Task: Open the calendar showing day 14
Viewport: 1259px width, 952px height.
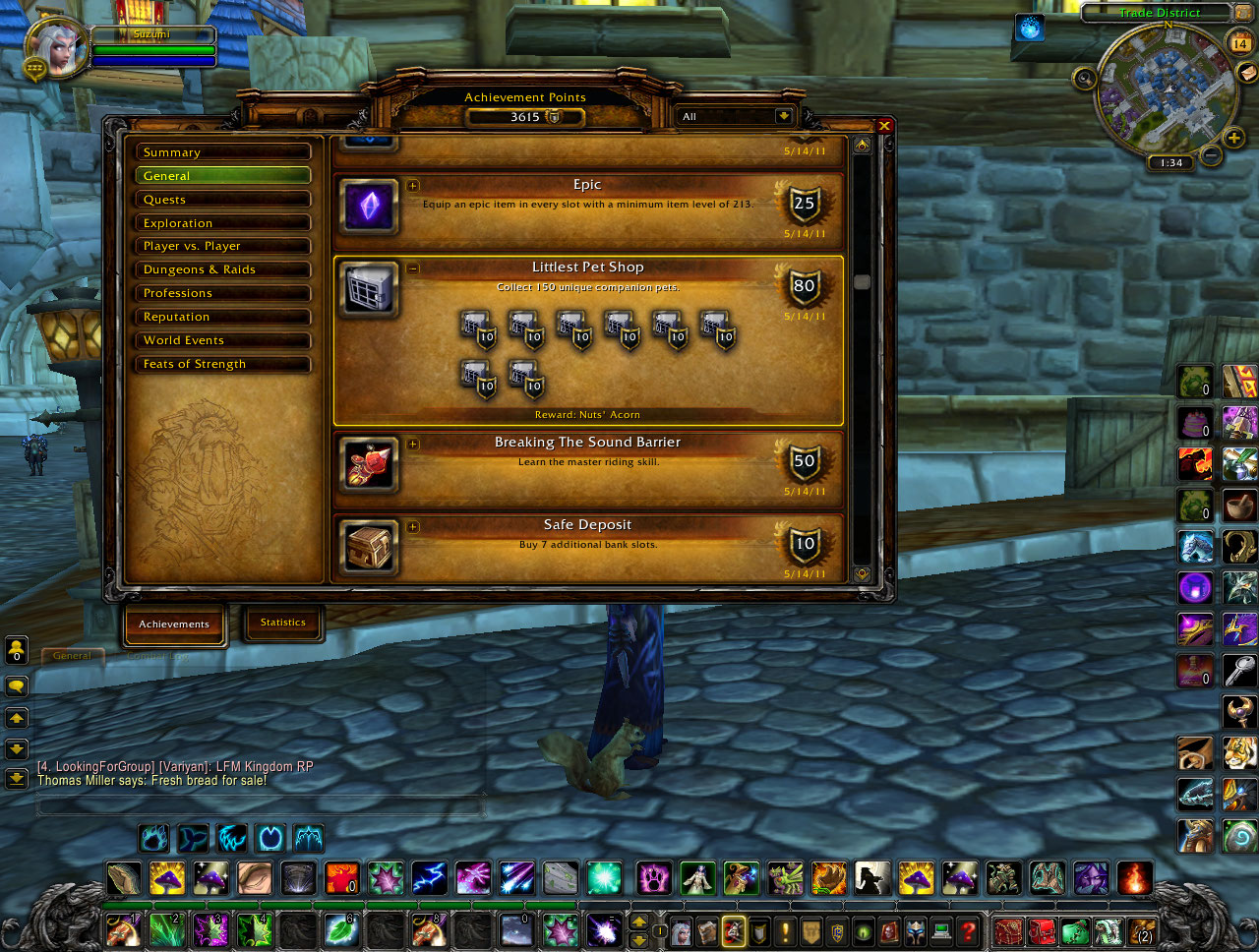Action: tap(1242, 44)
